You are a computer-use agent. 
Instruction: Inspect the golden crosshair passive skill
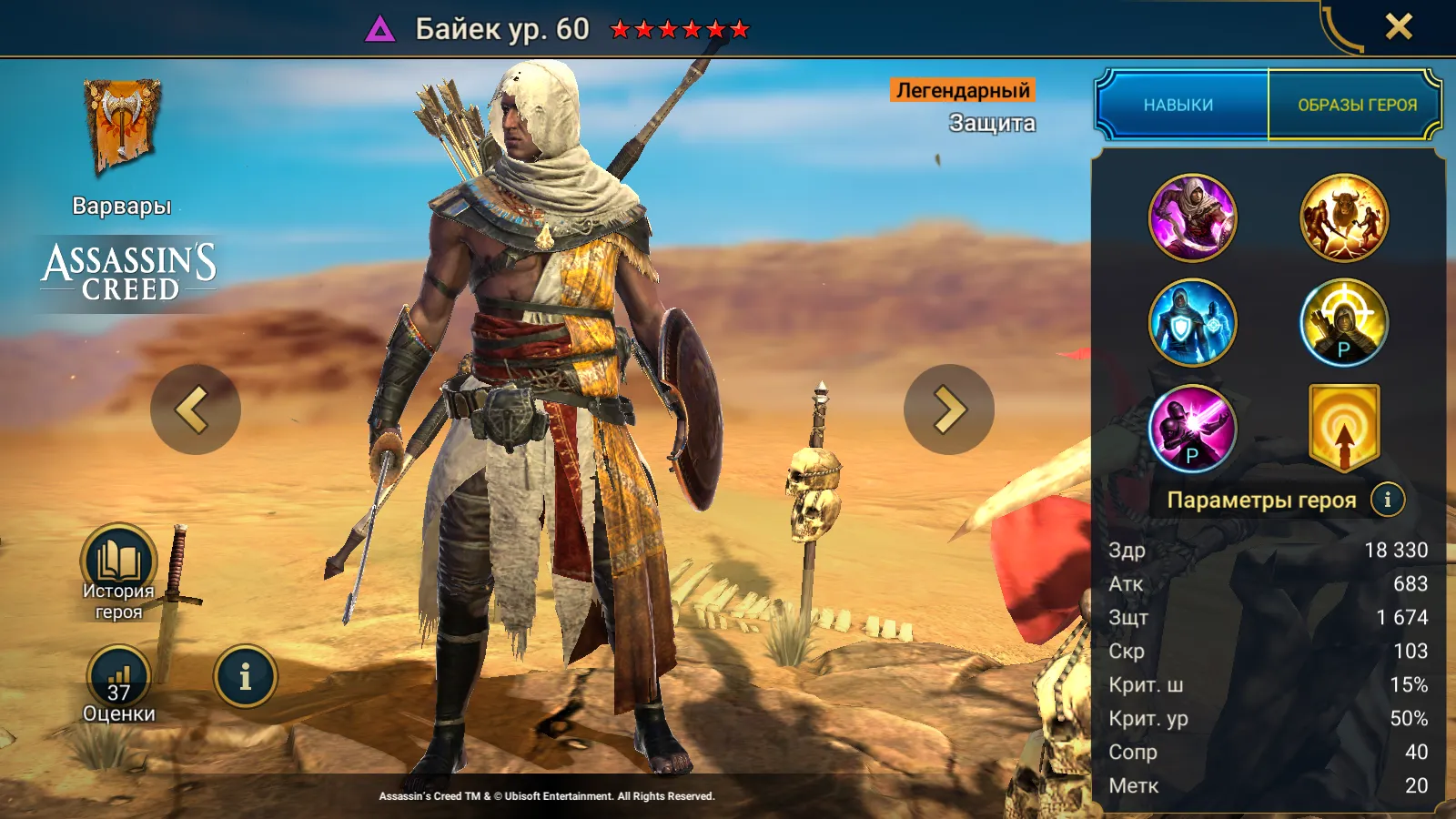pos(1344,322)
